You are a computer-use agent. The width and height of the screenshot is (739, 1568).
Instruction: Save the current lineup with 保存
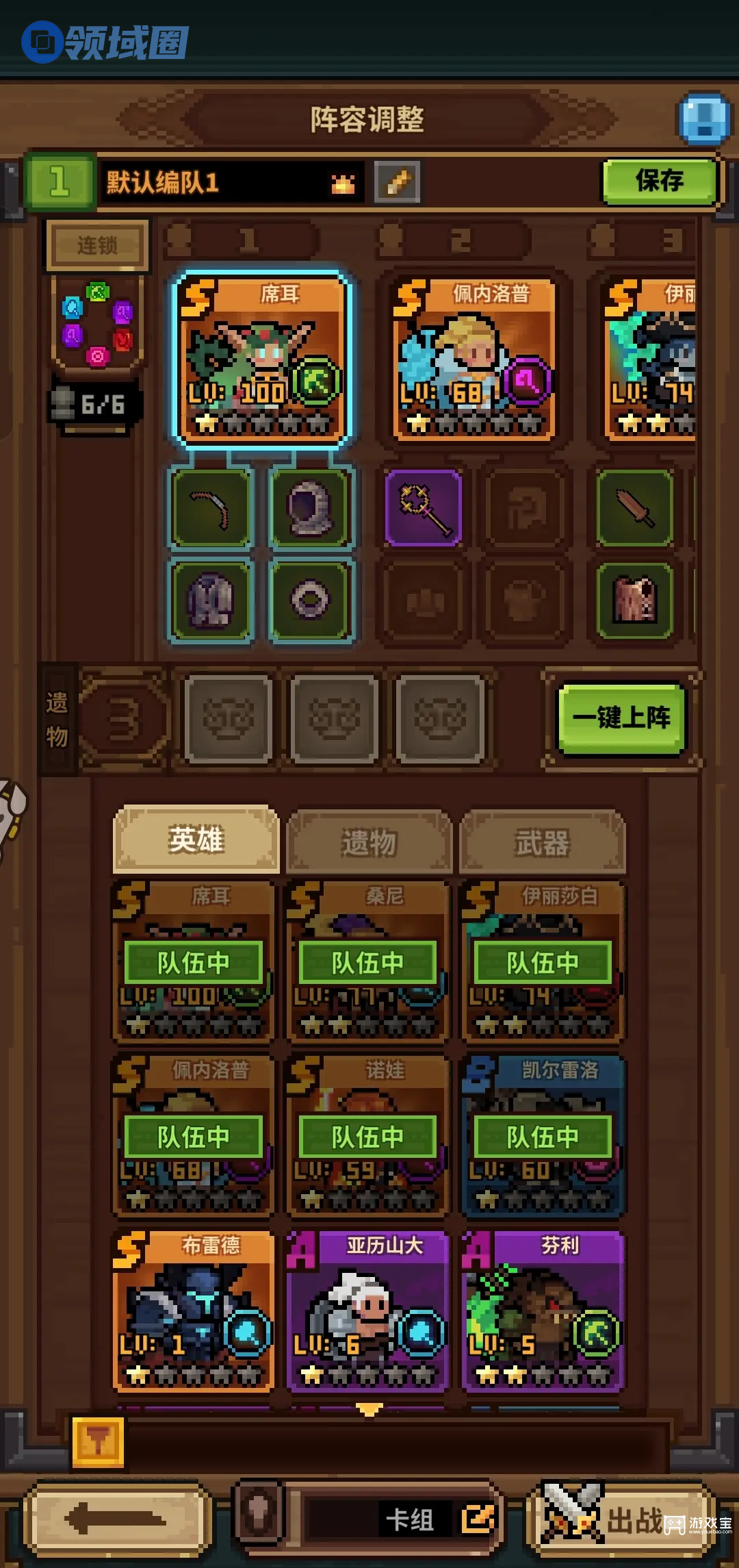pos(660,181)
